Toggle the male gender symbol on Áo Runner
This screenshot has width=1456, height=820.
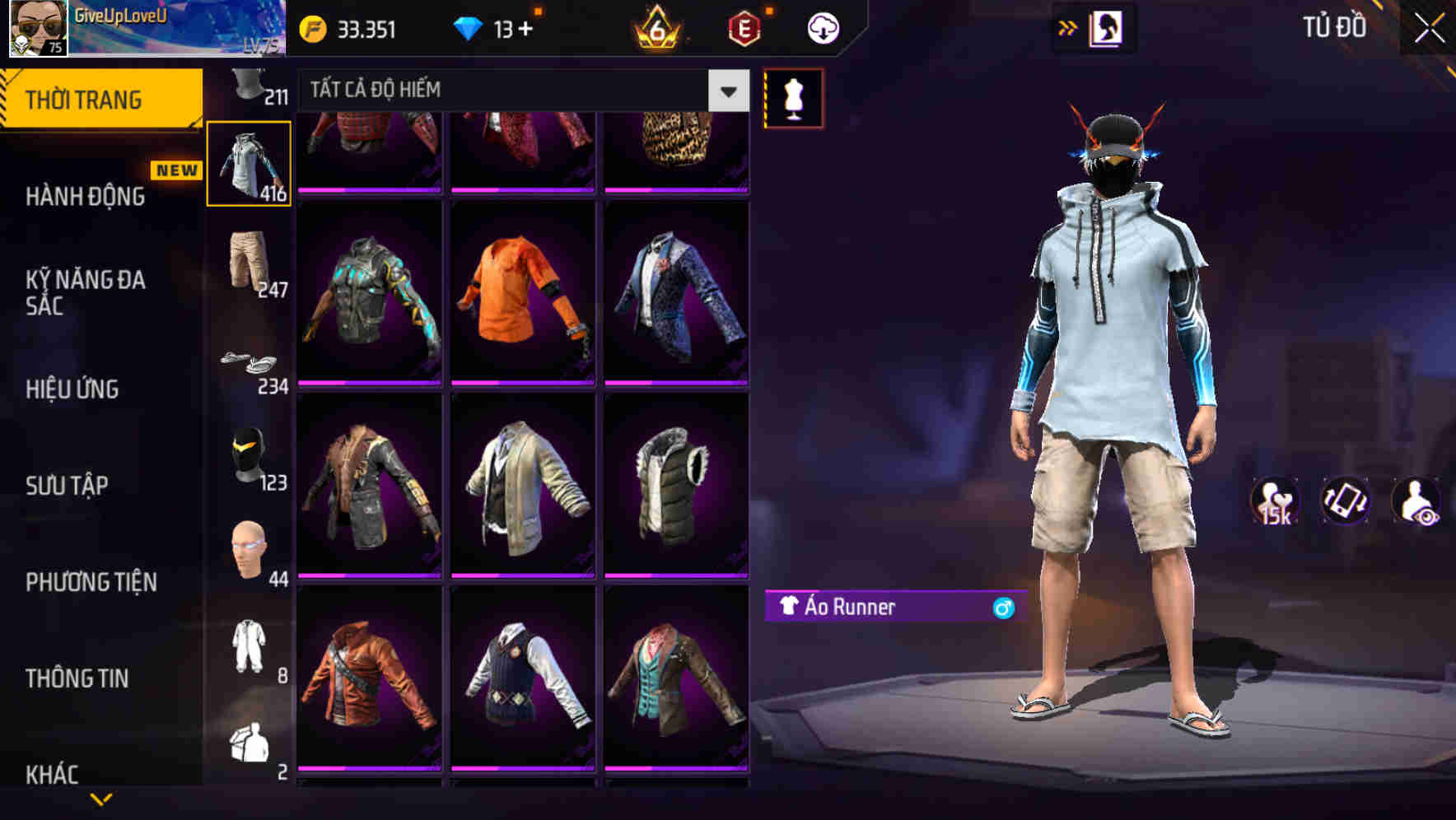click(x=1001, y=609)
